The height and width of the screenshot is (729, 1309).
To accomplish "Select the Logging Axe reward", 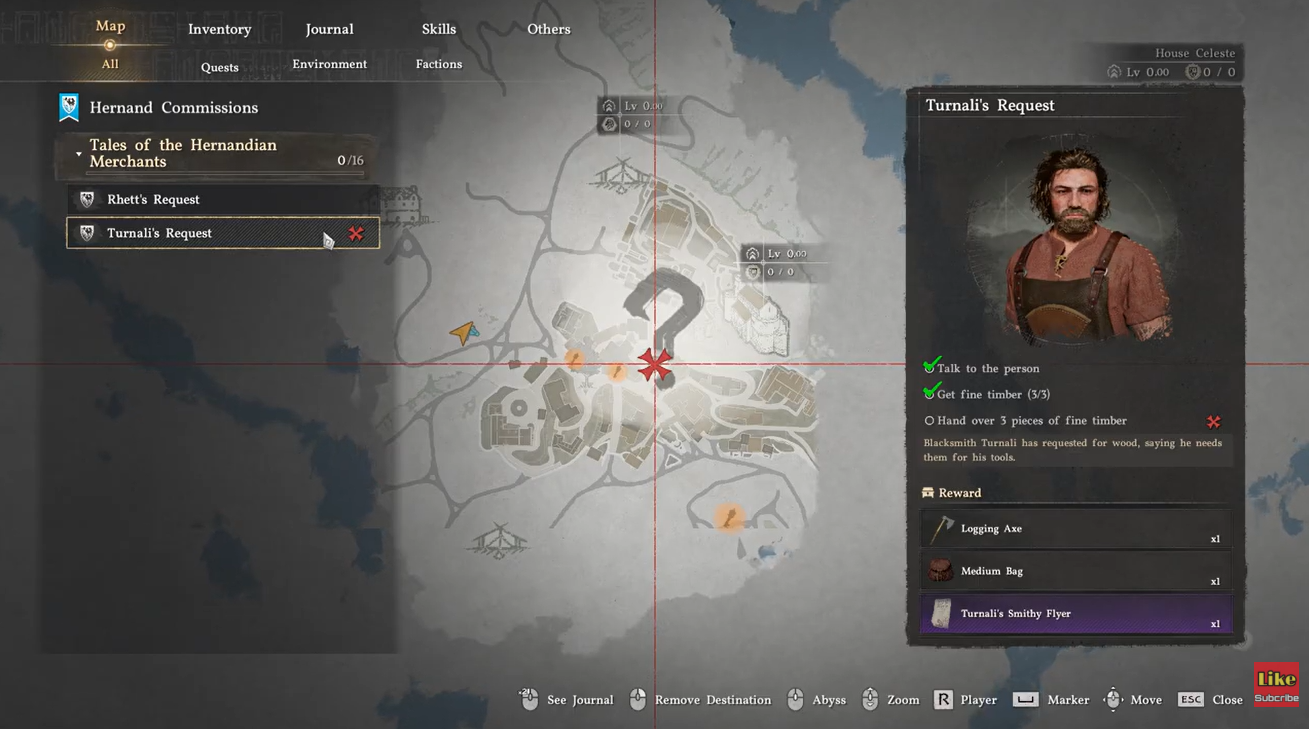I will (x=1075, y=529).
